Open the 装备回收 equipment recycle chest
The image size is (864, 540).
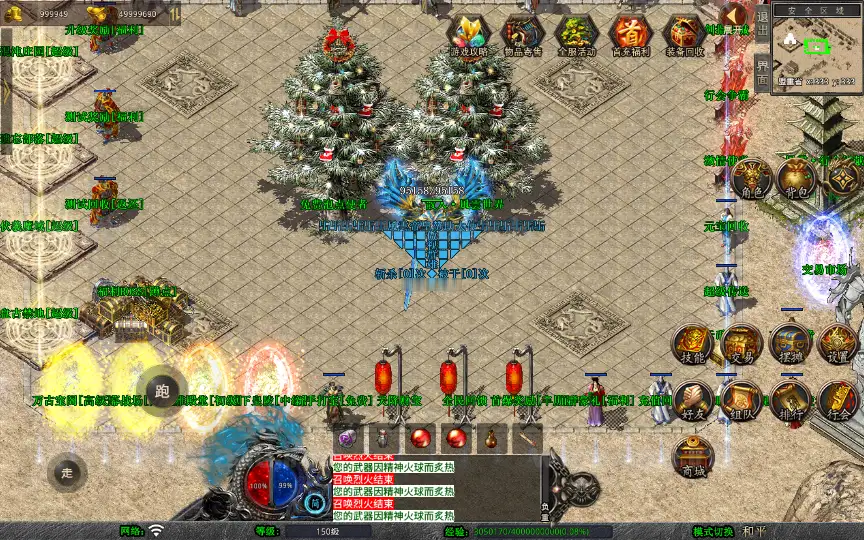coord(685,36)
